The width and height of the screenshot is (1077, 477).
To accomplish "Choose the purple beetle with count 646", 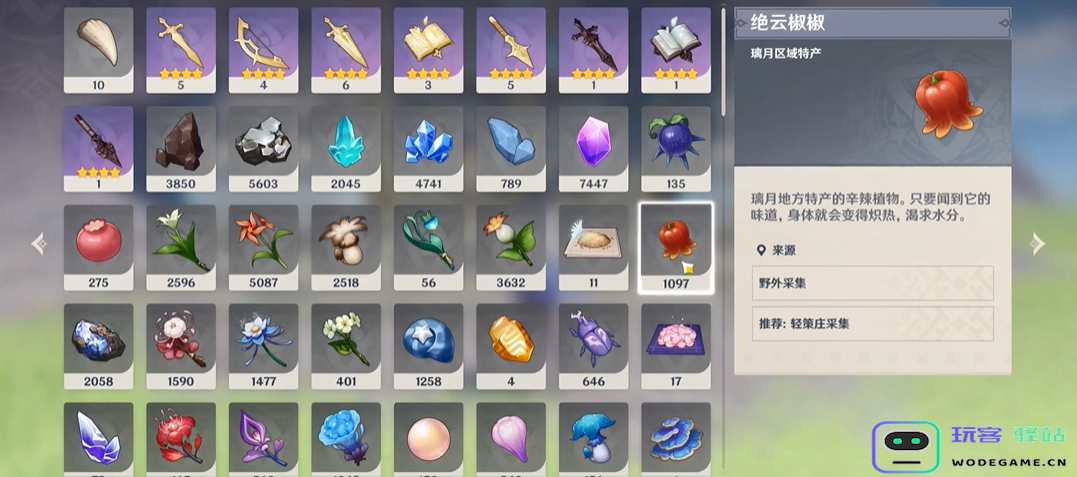I will tap(593, 345).
